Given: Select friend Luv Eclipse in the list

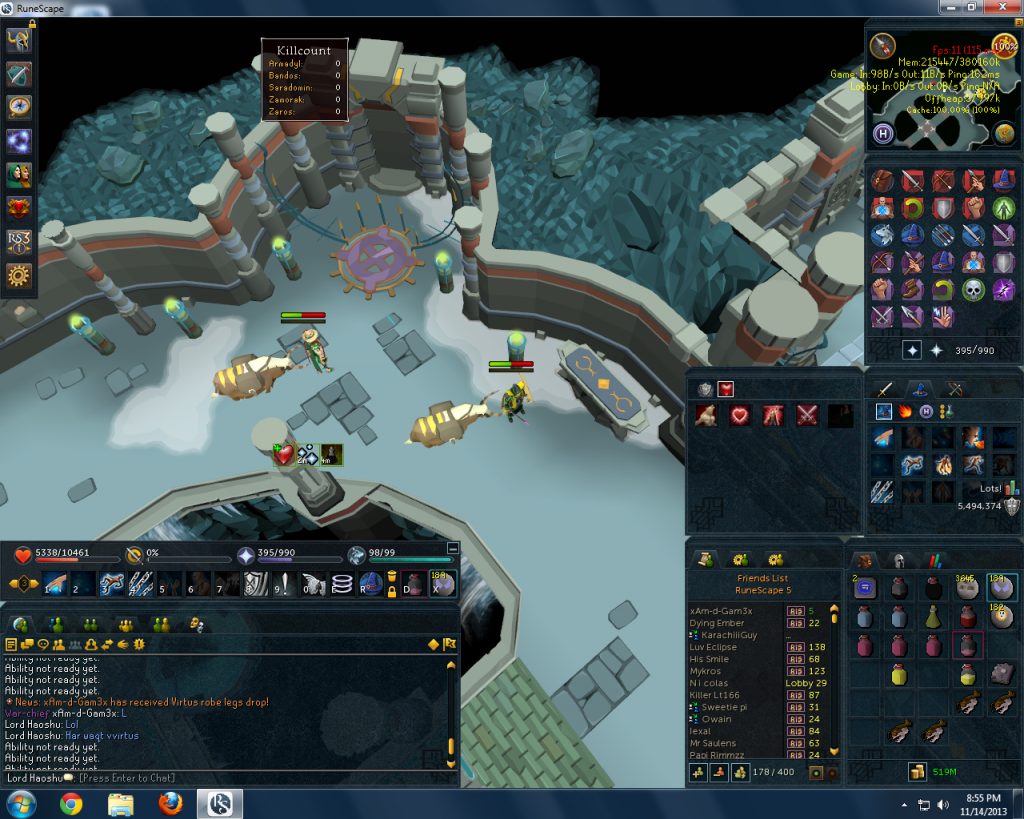Looking at the screenshot, I should (713, 647).
